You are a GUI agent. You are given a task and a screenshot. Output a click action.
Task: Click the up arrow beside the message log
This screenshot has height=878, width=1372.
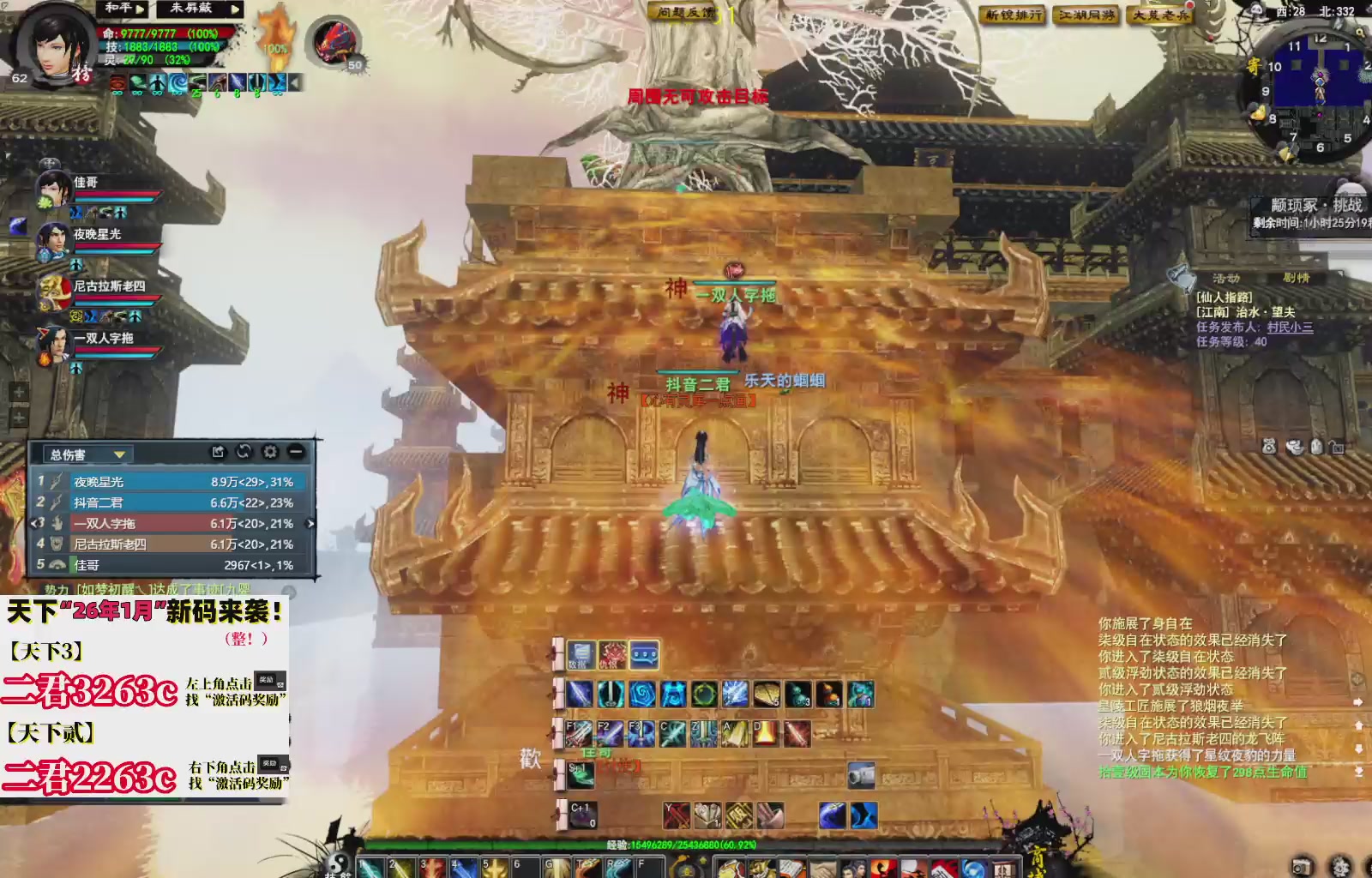tap(1359, 725)
